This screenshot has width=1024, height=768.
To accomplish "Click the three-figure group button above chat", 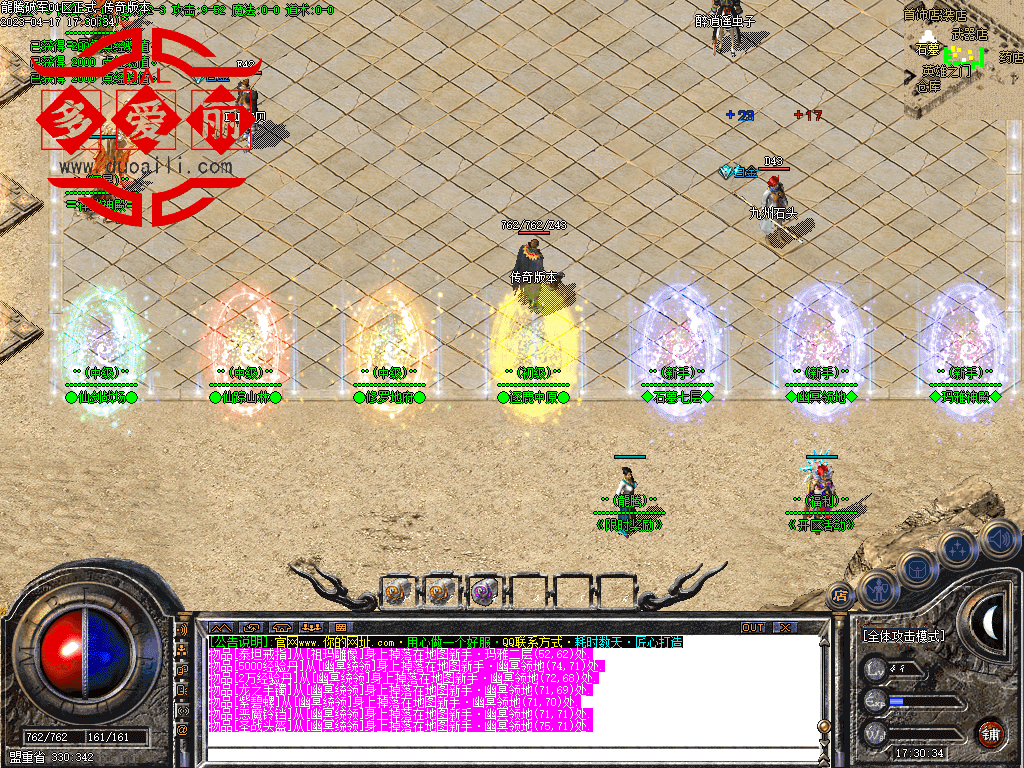I will 310,628.
